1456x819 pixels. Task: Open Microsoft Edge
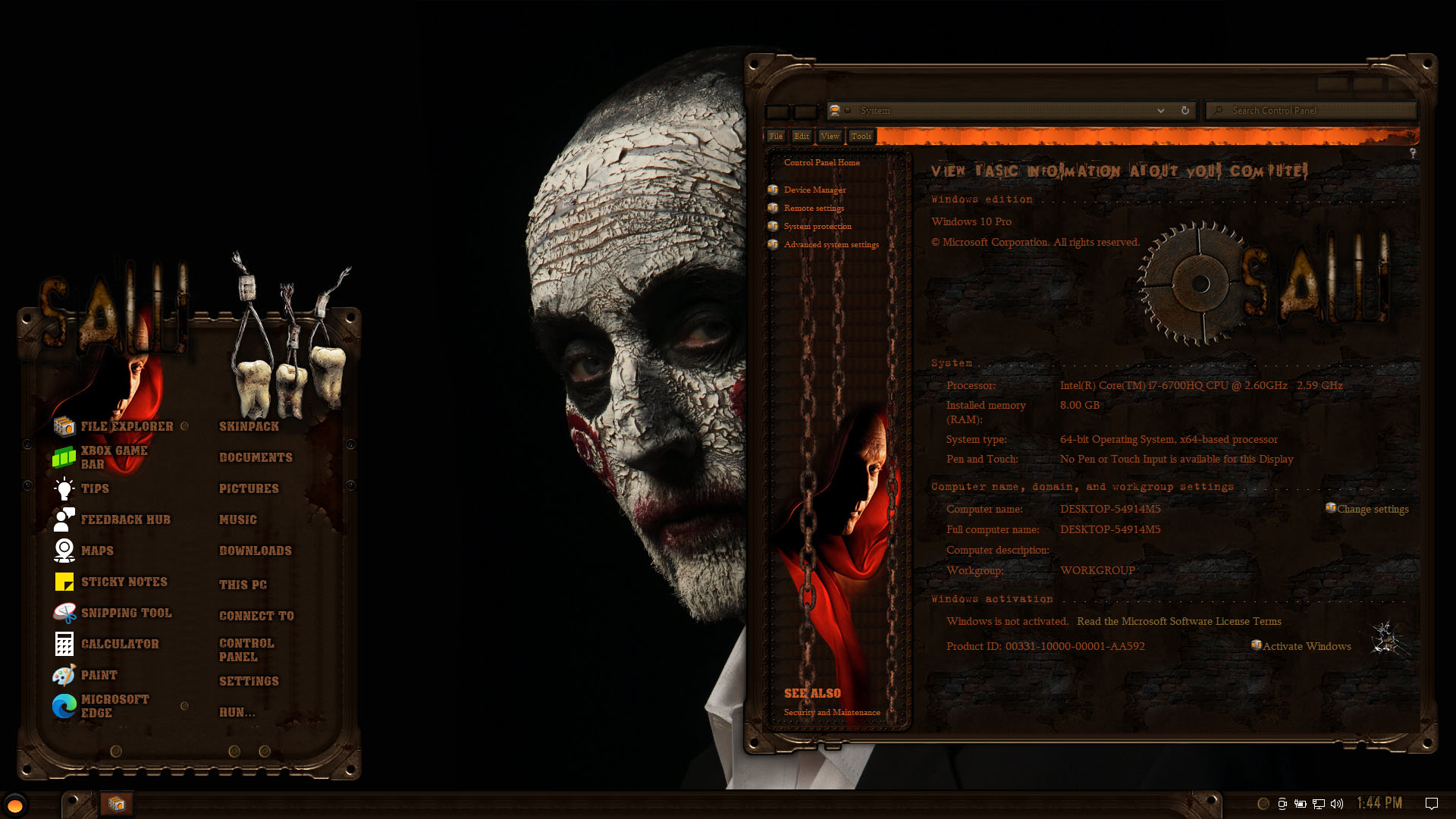(x=114, y=706)
